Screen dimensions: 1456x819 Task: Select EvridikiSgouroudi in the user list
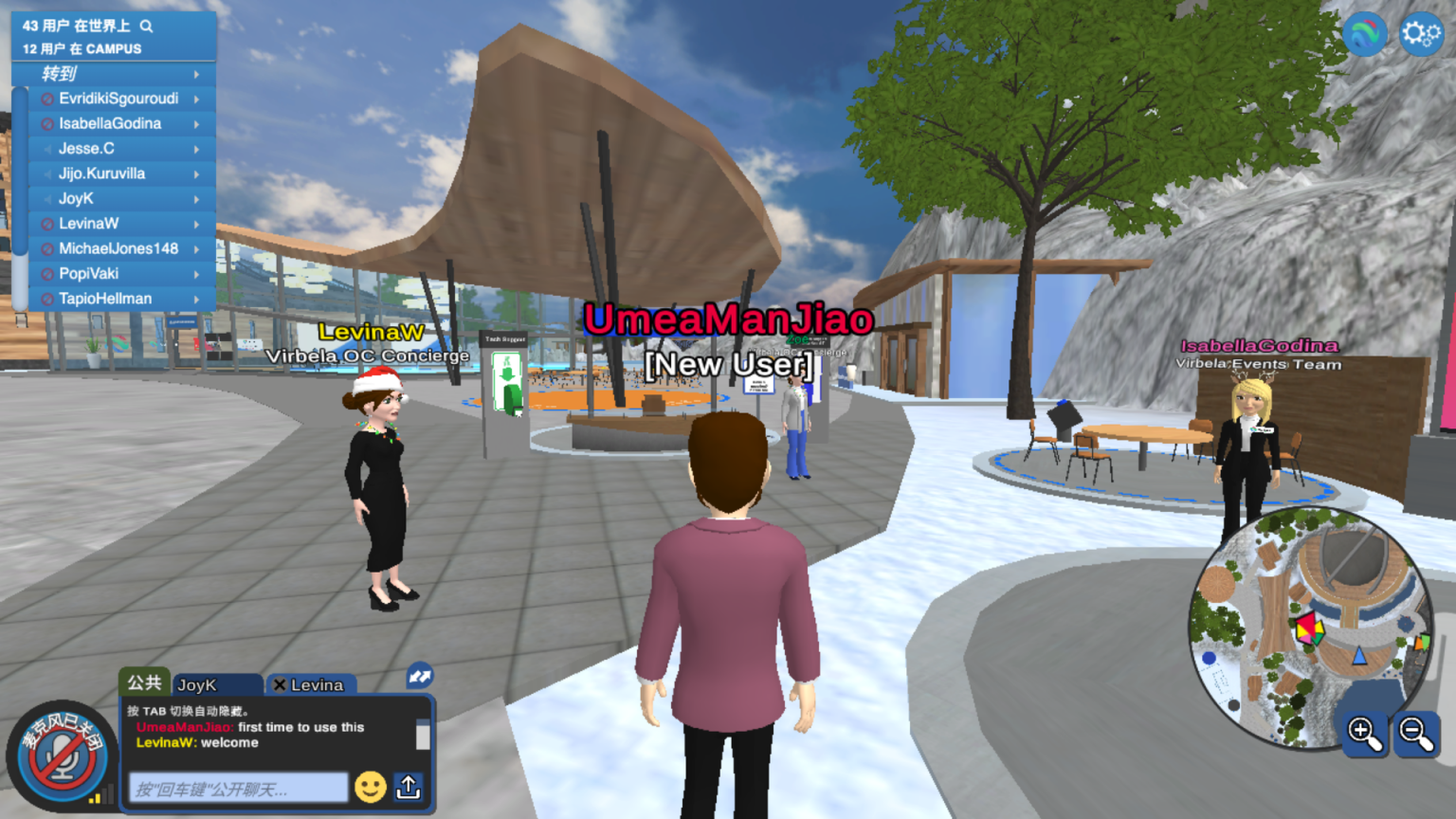coord(118,99)
